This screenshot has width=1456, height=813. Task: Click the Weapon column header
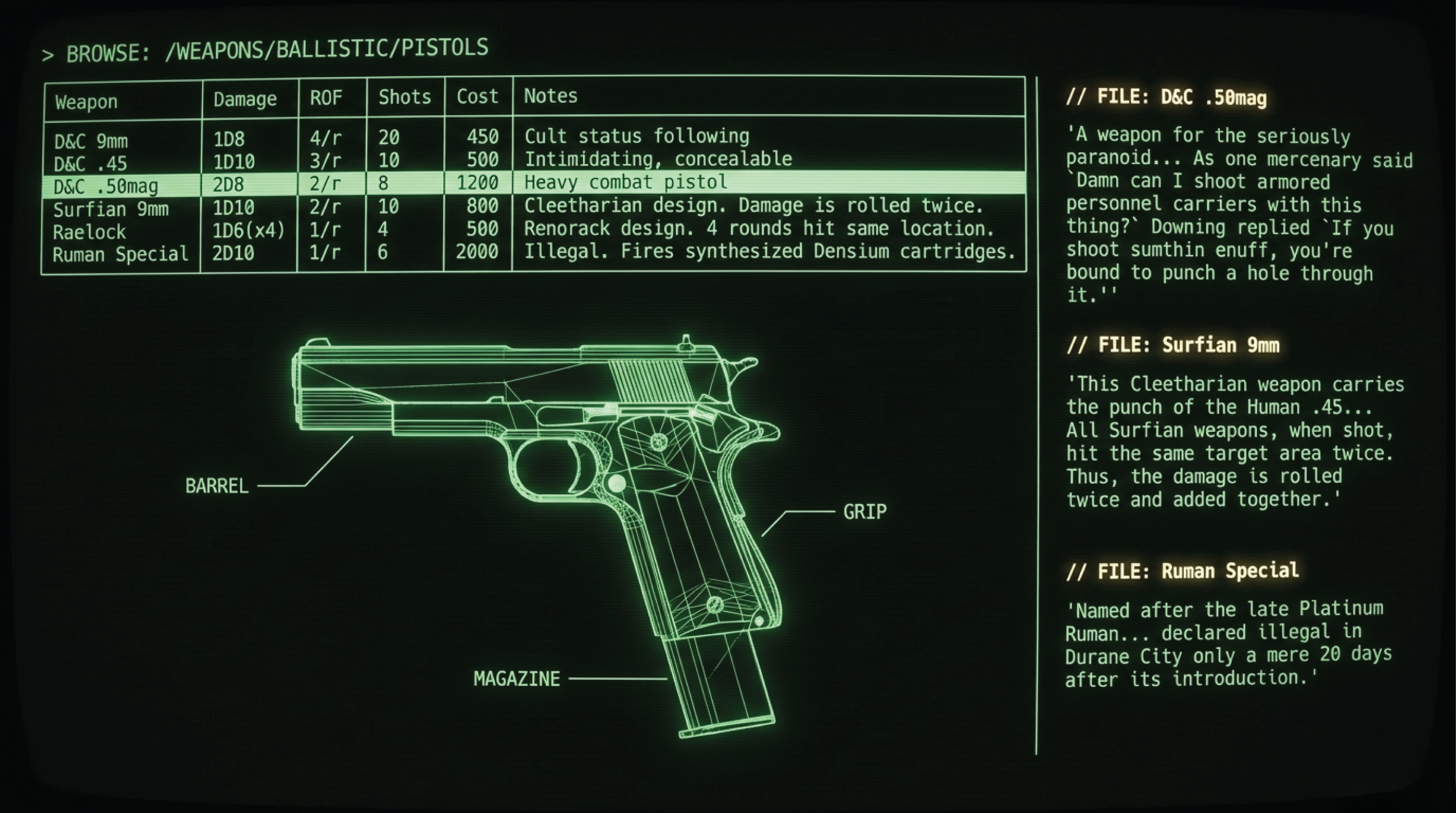coord(86,102)
